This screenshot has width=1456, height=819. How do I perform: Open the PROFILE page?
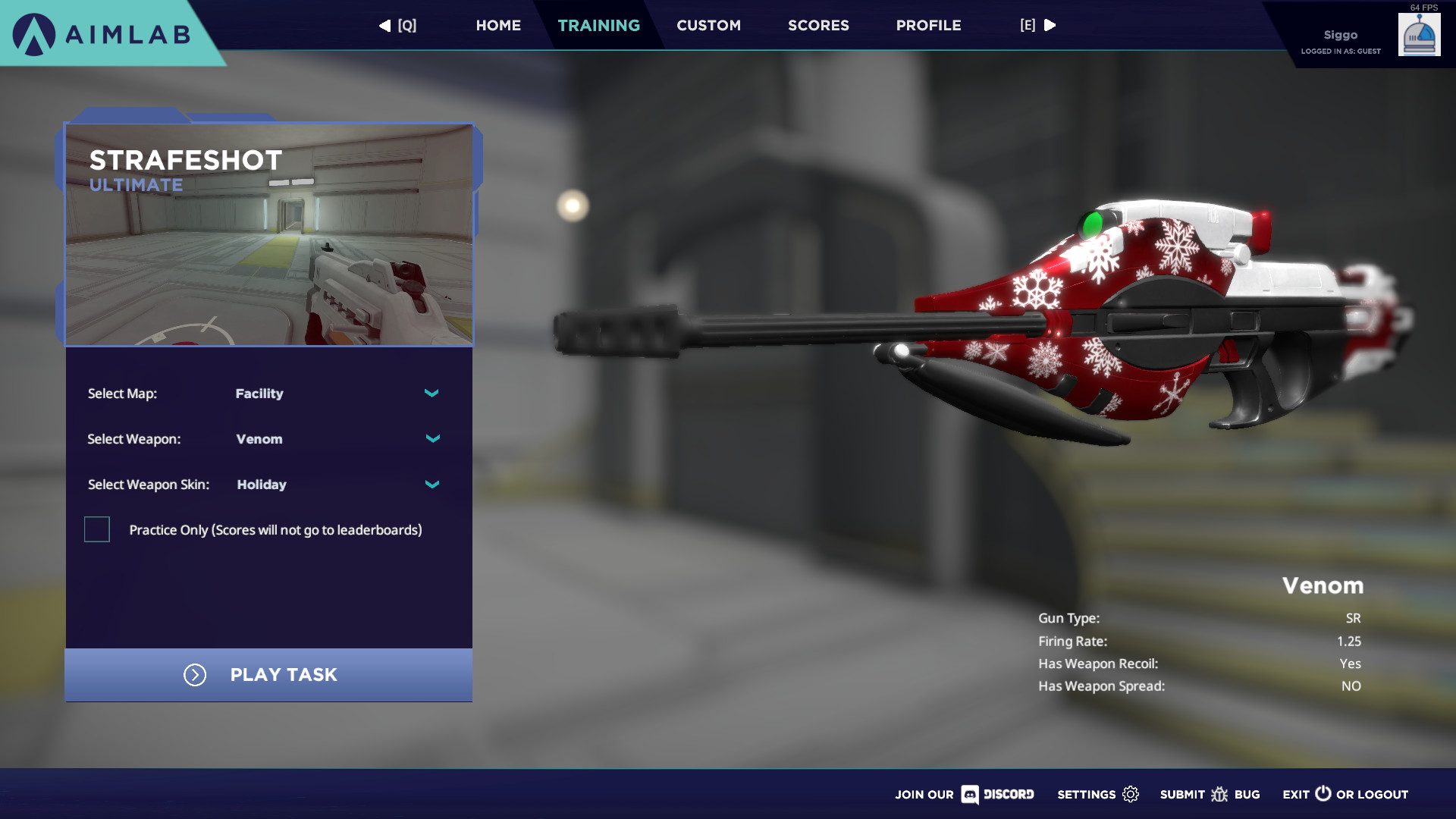pyautogui.click(x=927, y=25)
